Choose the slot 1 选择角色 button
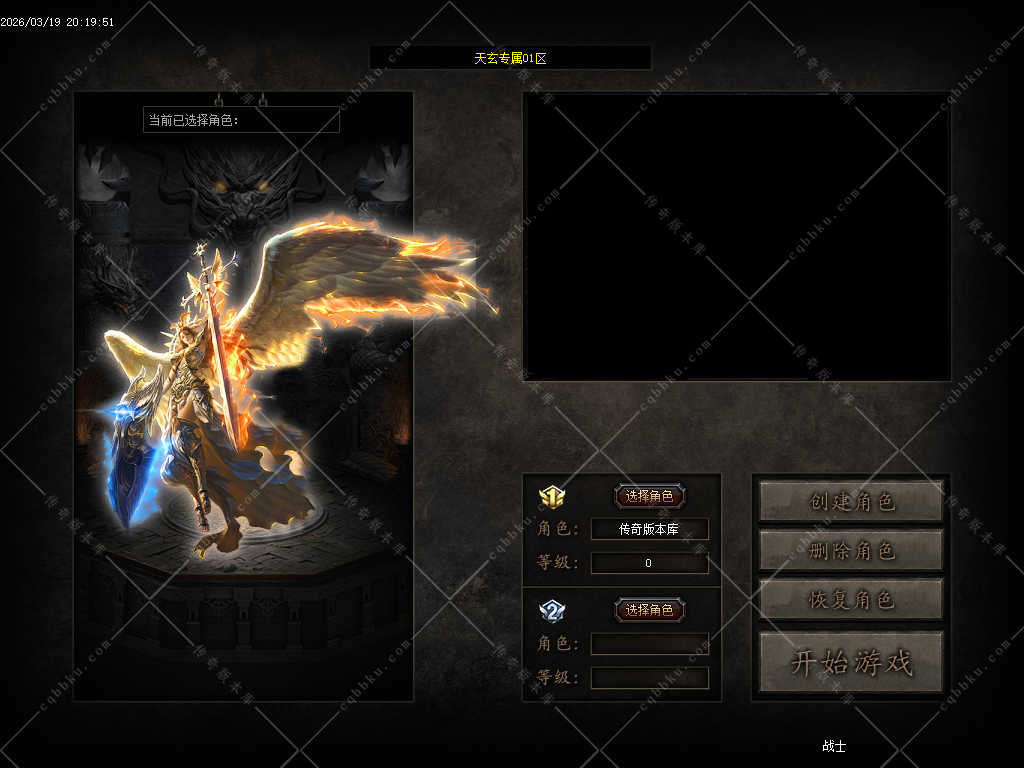The width and height of the screenshot is (1024, 768). [x=649, y=496]
